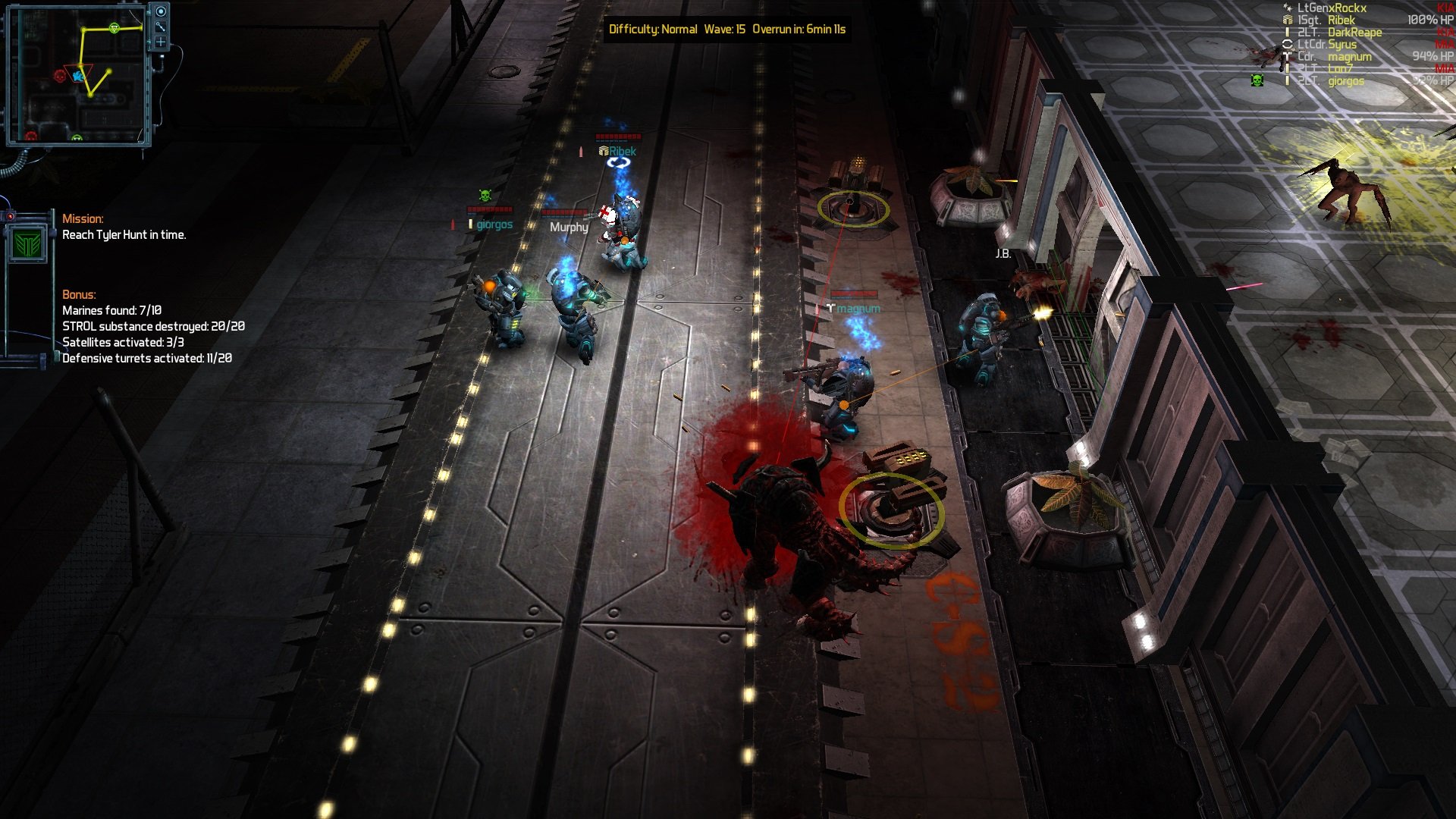Activate the minimap waypoint path button

pos(161,27)
